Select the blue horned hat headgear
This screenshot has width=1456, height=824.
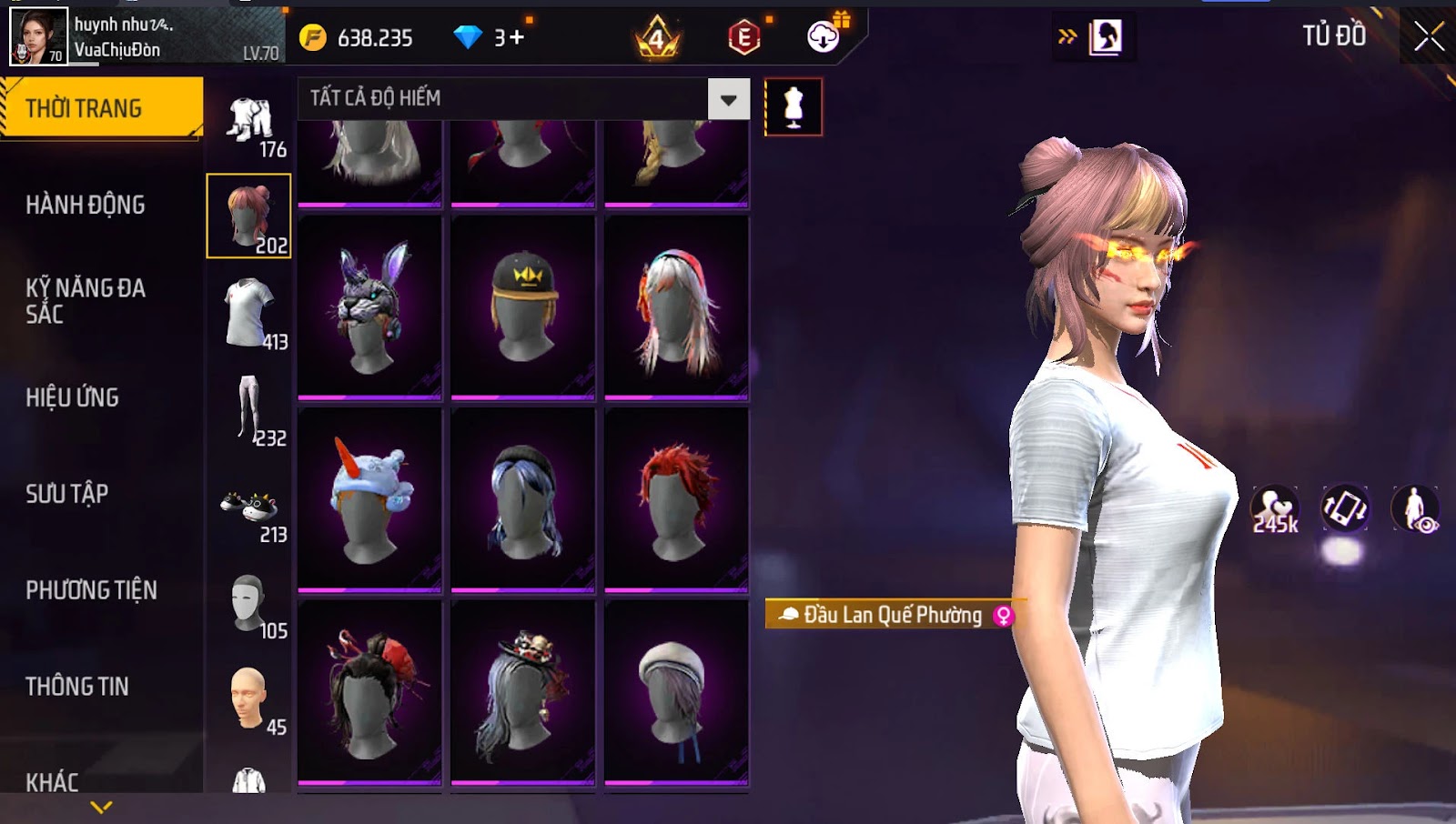point(369,500)
